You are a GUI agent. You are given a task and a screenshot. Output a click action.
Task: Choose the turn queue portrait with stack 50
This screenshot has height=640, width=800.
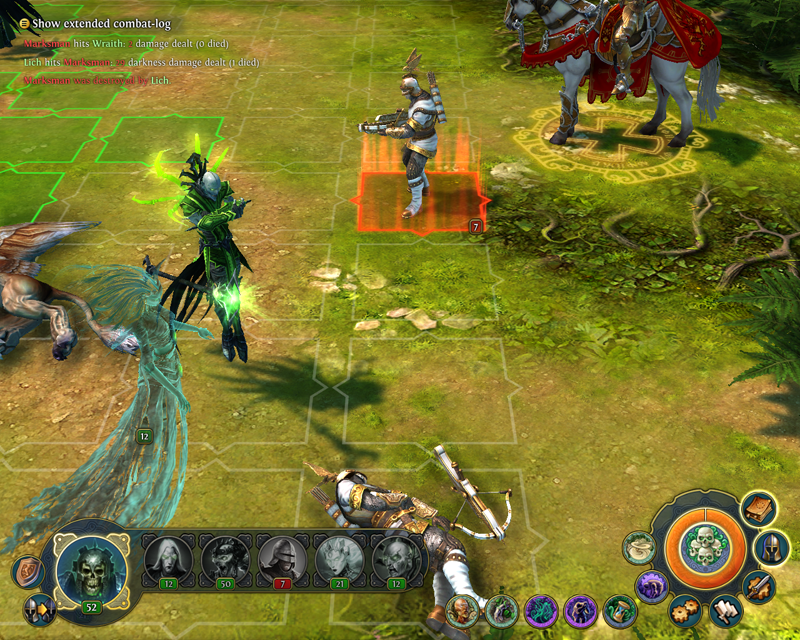click(x=224, y=560)
